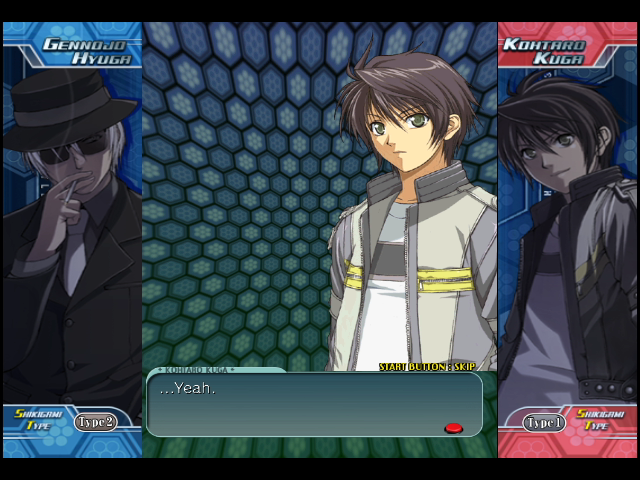Advance dialogue with the red continue indicator
640x480 pixels.
click(453, 428)
